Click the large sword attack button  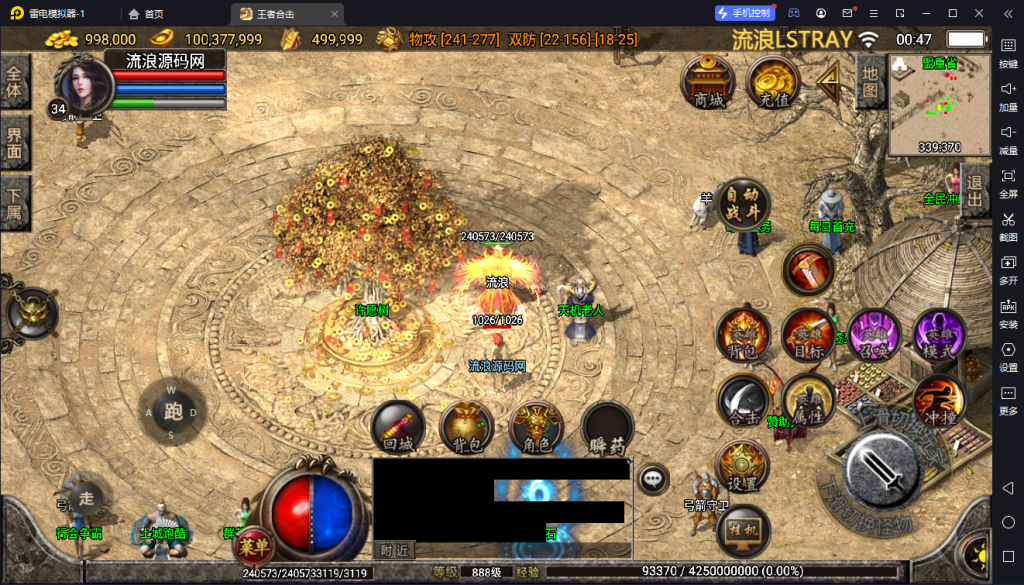click(881, 468)
